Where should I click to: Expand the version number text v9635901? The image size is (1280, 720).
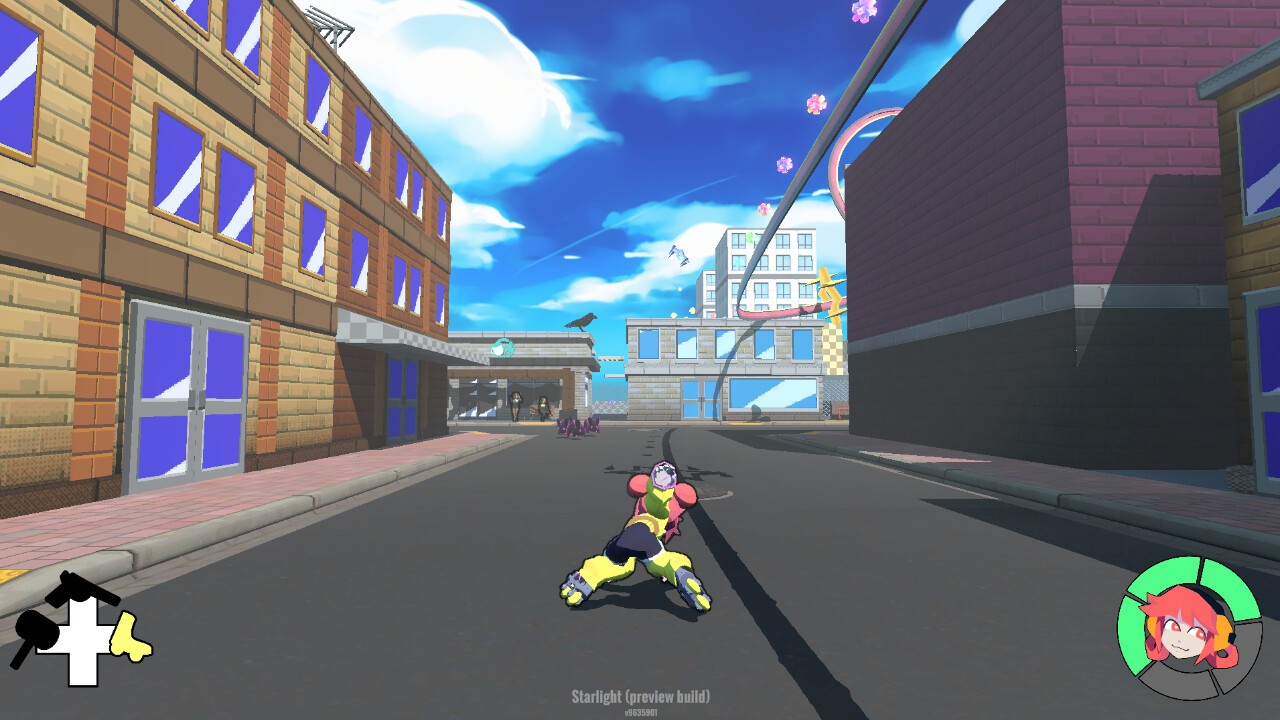click(x=640, y=712)
